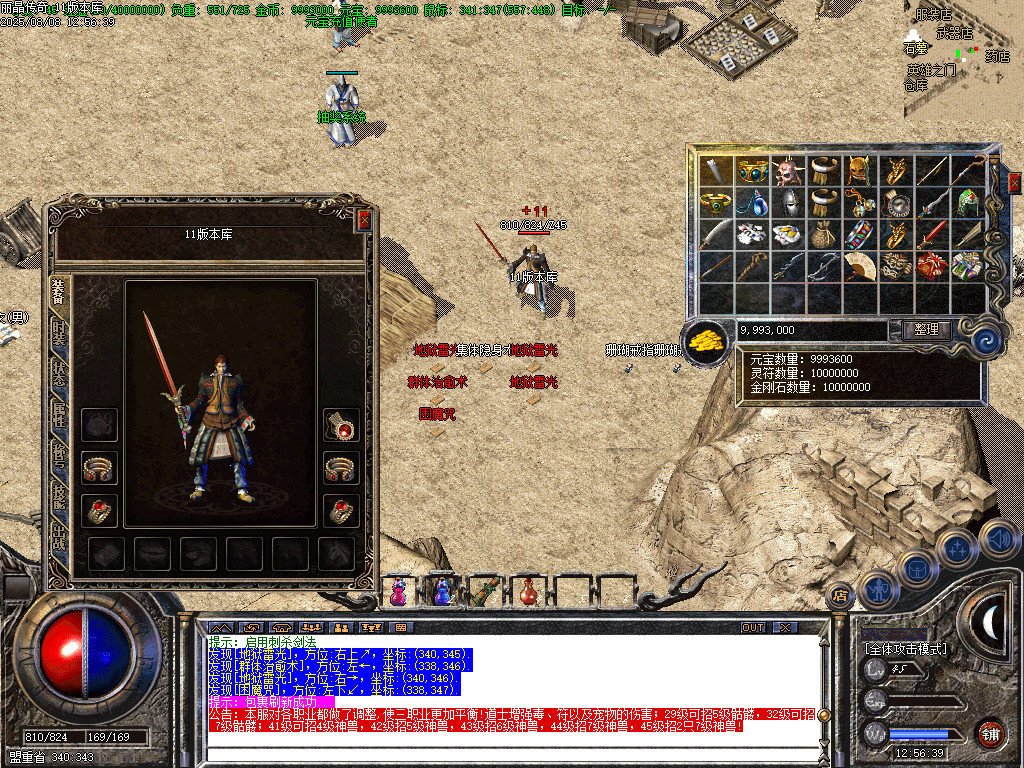Switch to the 时装 fashion tab
Screen dimensions: 1024x768
pos(59,334)
